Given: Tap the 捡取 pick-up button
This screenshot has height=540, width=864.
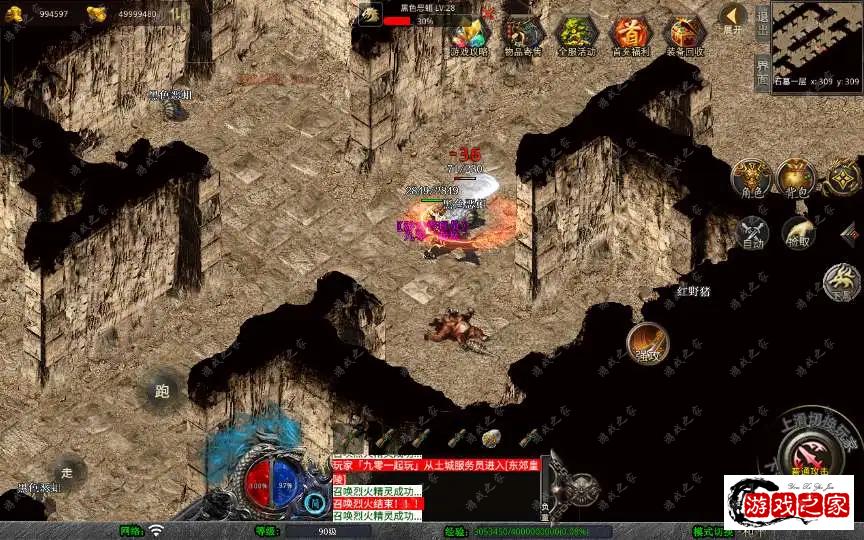Looking at the screenshot, I should tap(797, 233).
